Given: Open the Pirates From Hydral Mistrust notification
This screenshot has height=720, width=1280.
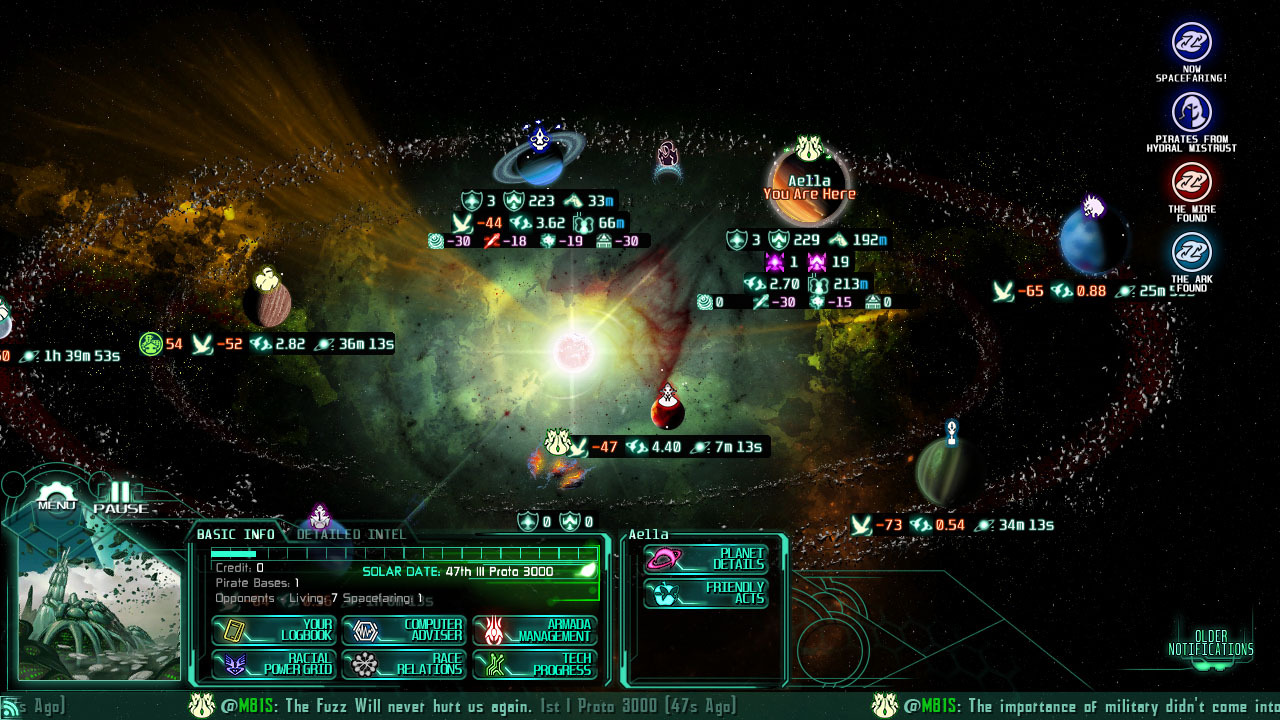Looking at the screenshot, I should pyautogui.click(x=1192, y=108).
